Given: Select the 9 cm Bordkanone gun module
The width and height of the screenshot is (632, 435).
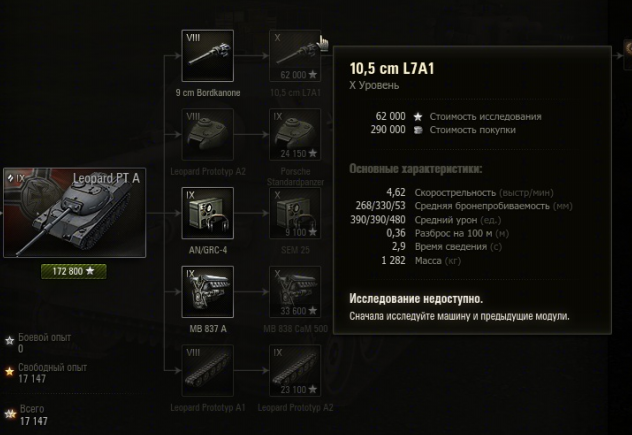Looking at the screenshot, I should click(209, 56).
